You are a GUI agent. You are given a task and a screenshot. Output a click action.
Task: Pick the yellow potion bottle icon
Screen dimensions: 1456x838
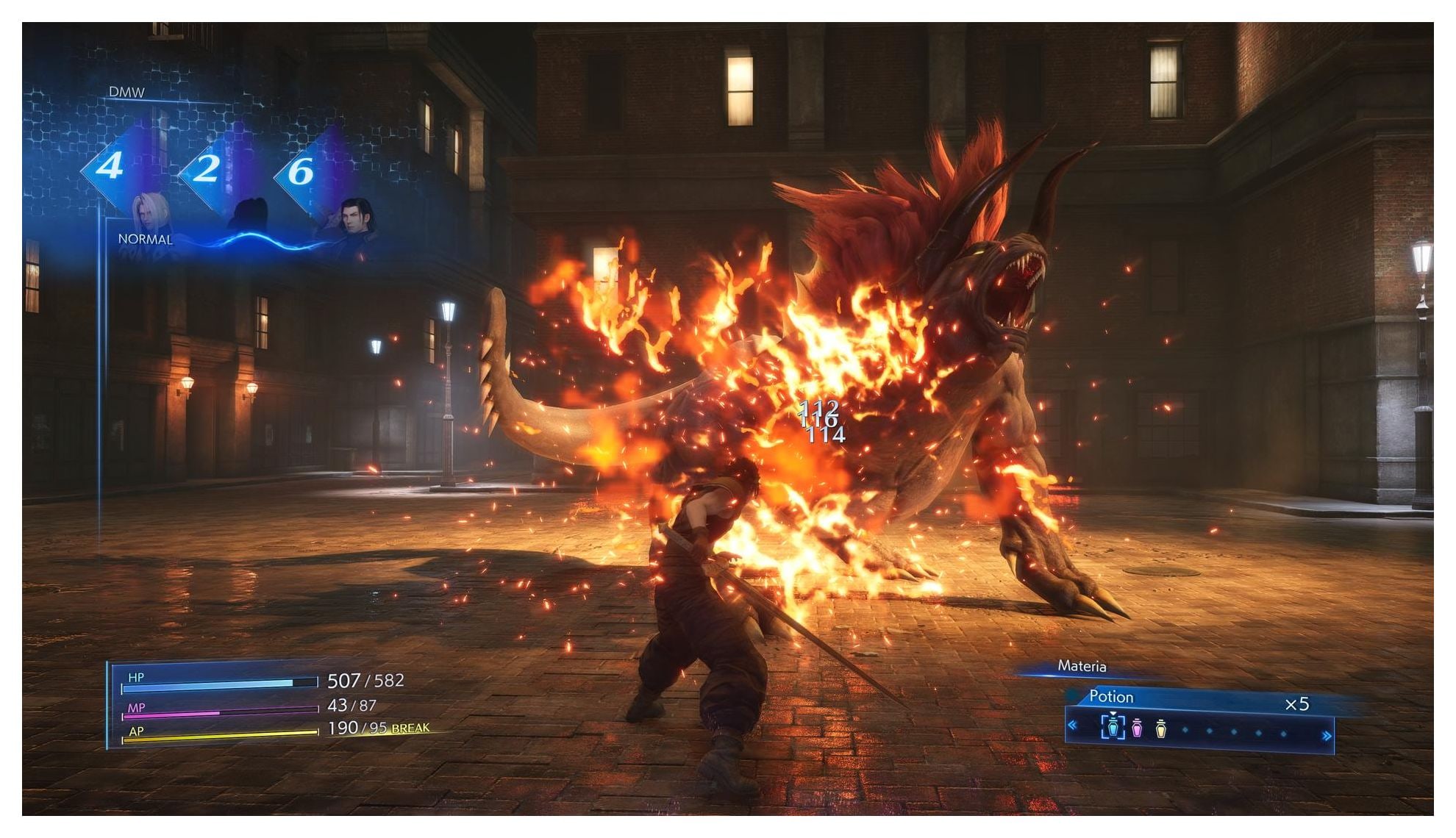click(x=1161, y=728)
